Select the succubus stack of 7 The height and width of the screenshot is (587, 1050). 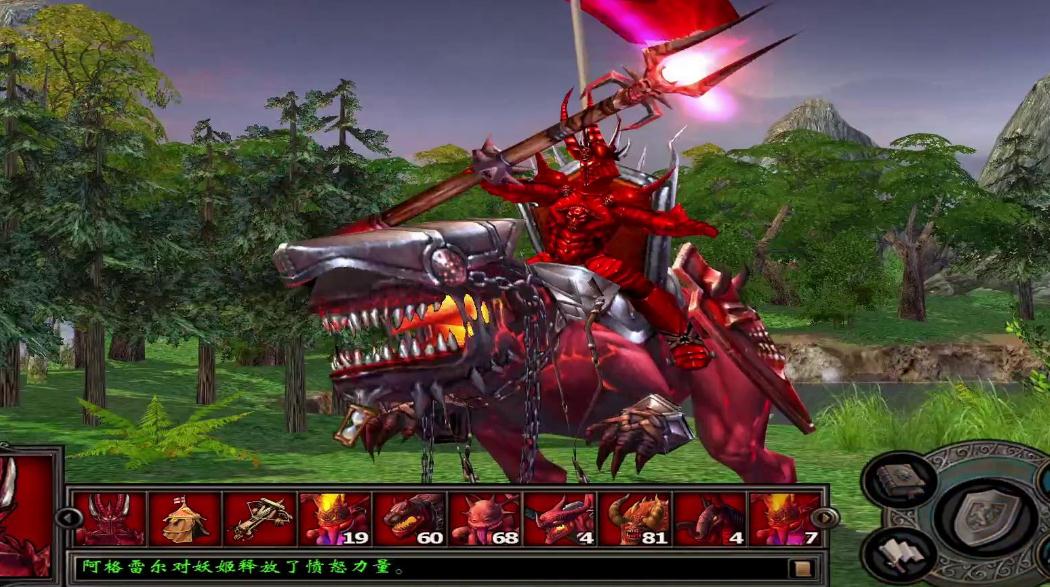(785, 518)
